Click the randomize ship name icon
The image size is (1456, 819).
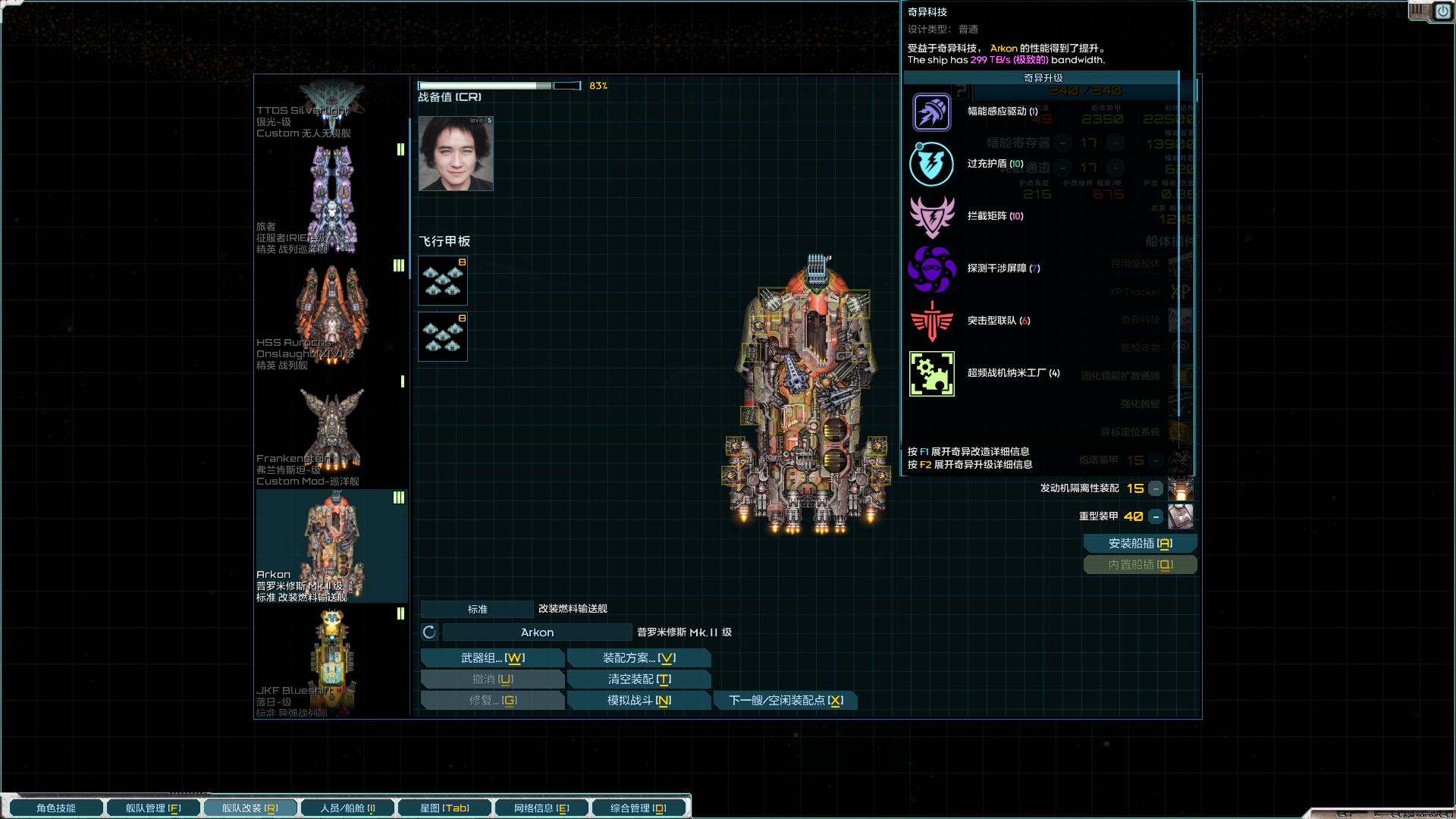(x=428, y=632)
